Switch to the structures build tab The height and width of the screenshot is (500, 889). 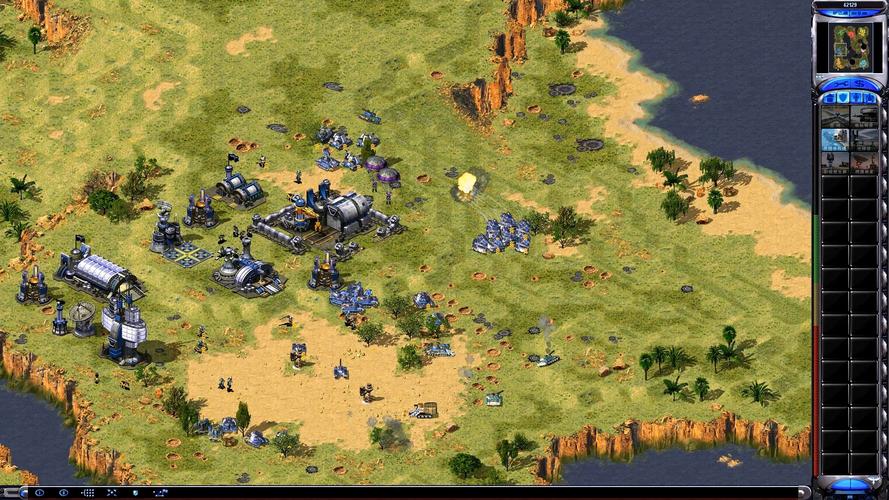tap(830, 98)
